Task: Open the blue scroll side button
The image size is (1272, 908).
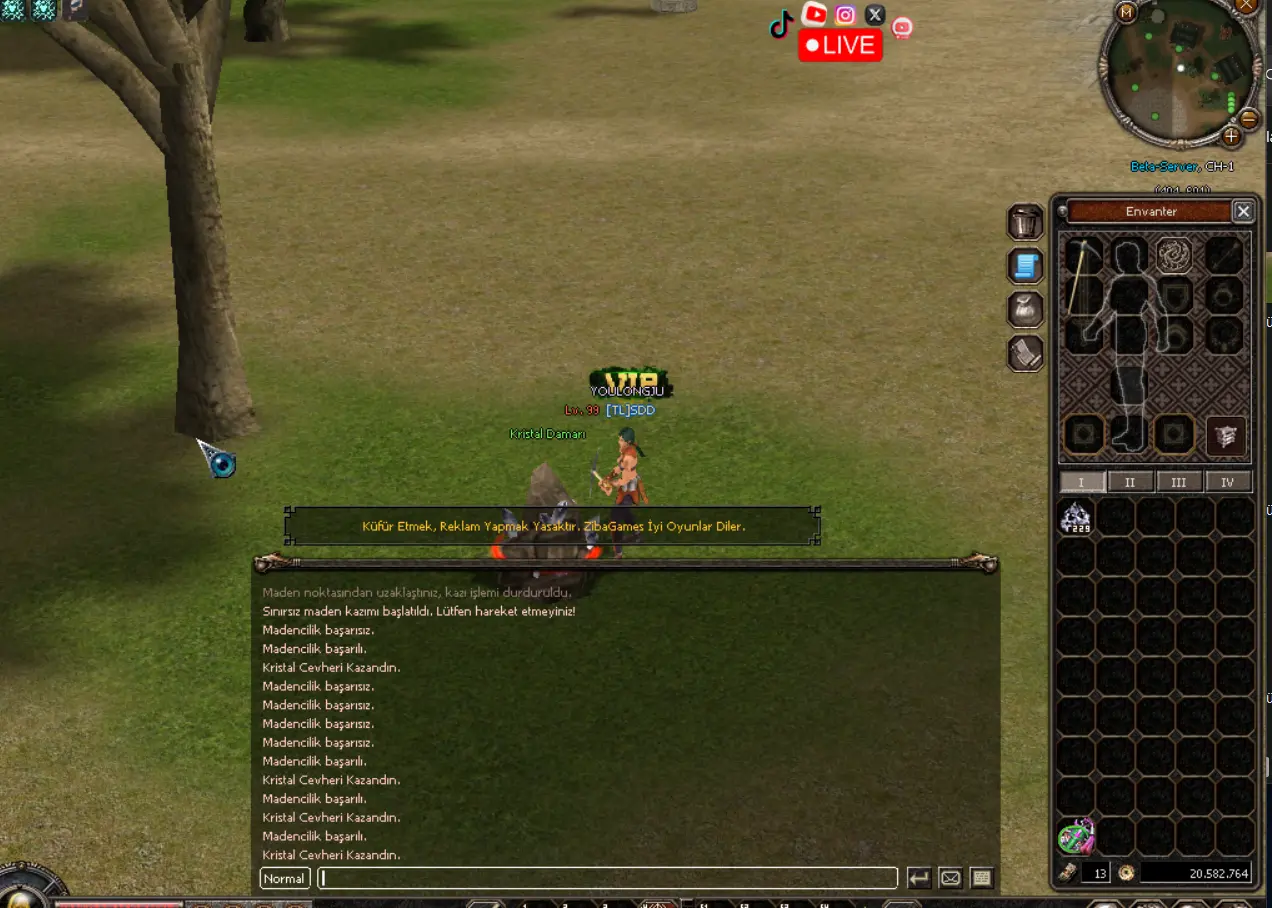Action: (x=1025, y=266)
